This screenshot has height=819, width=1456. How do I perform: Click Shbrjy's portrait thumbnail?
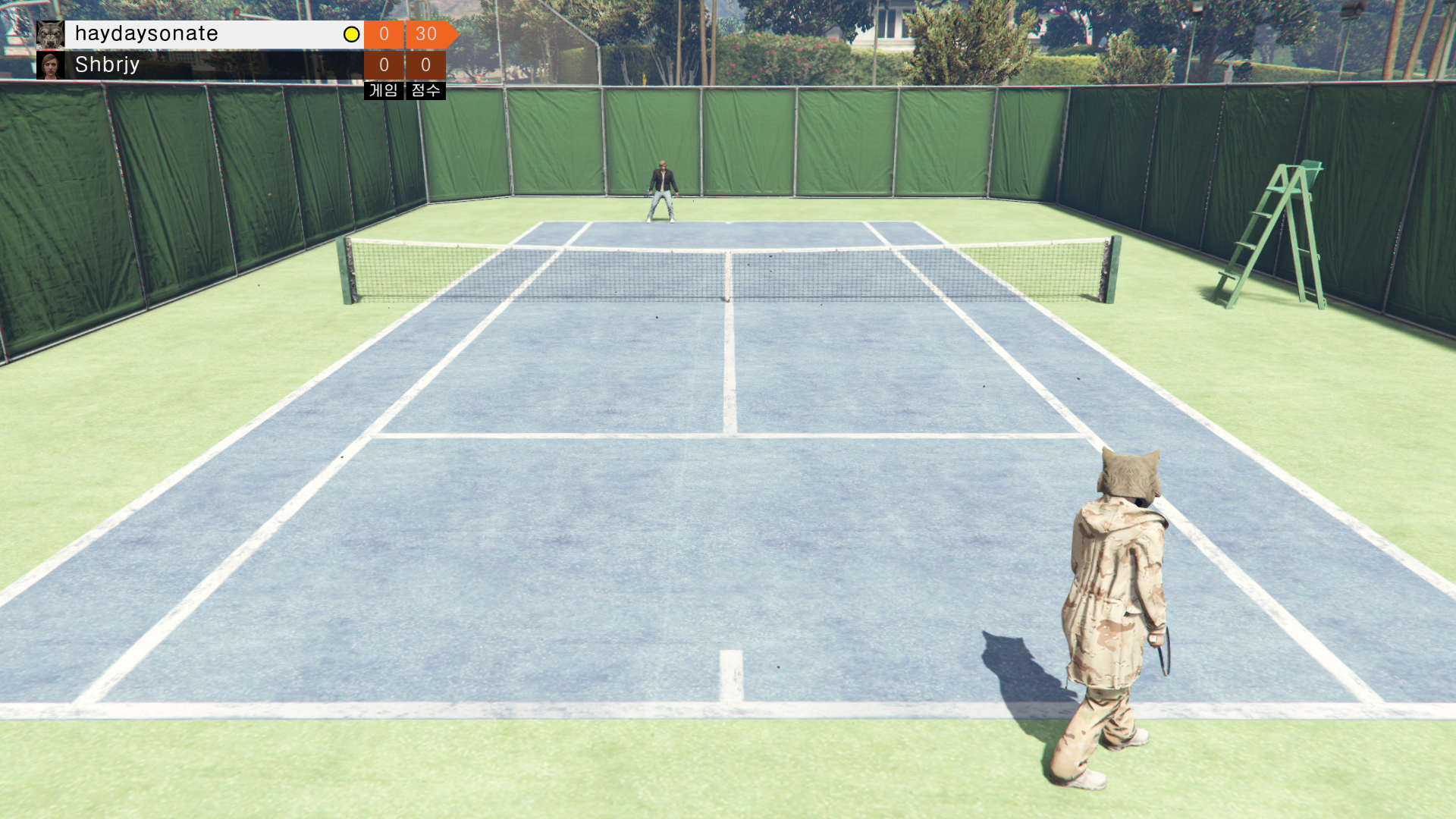tap(51, 65)
